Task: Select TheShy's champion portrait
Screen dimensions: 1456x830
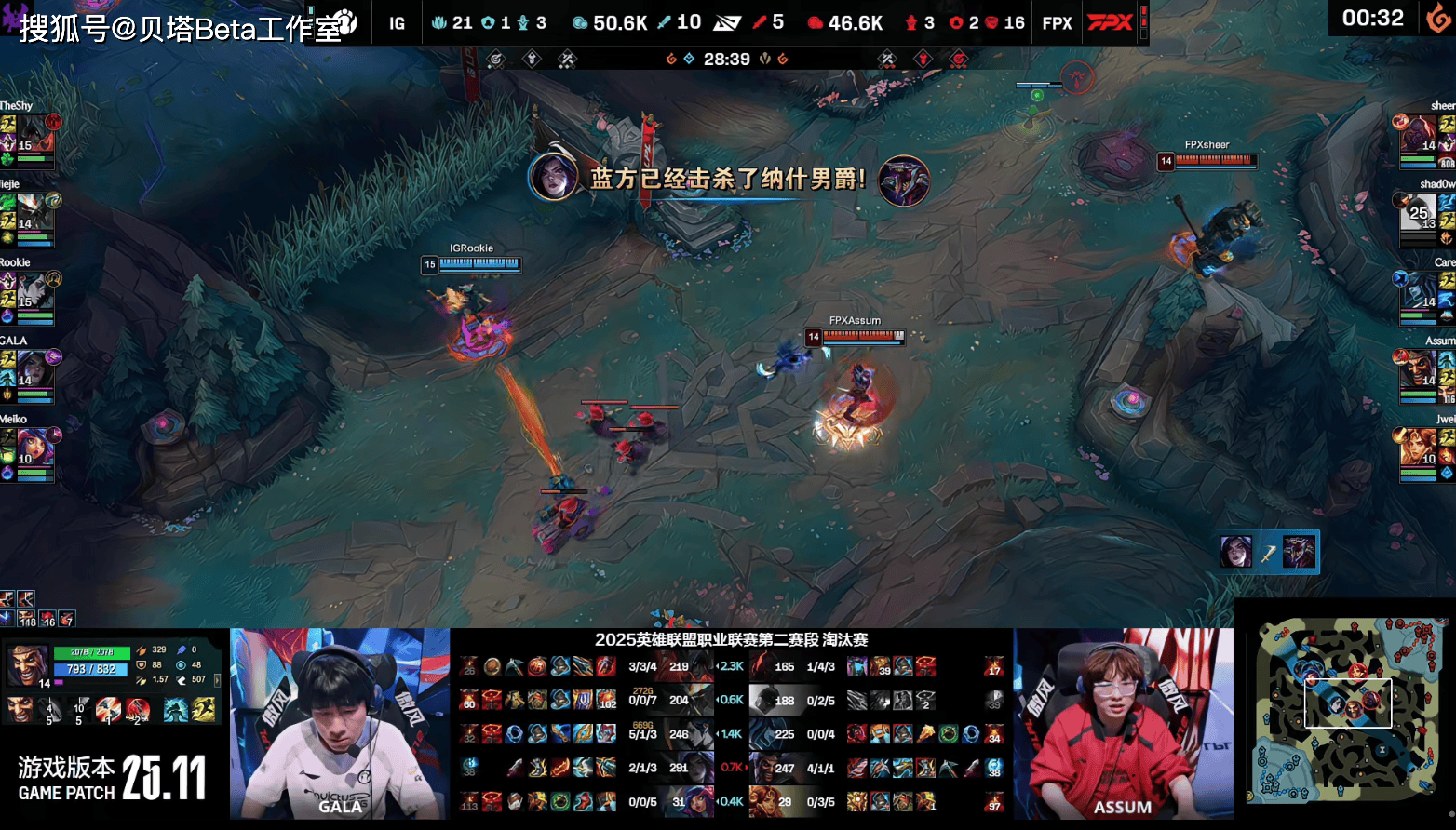Action: click(34, 137)
